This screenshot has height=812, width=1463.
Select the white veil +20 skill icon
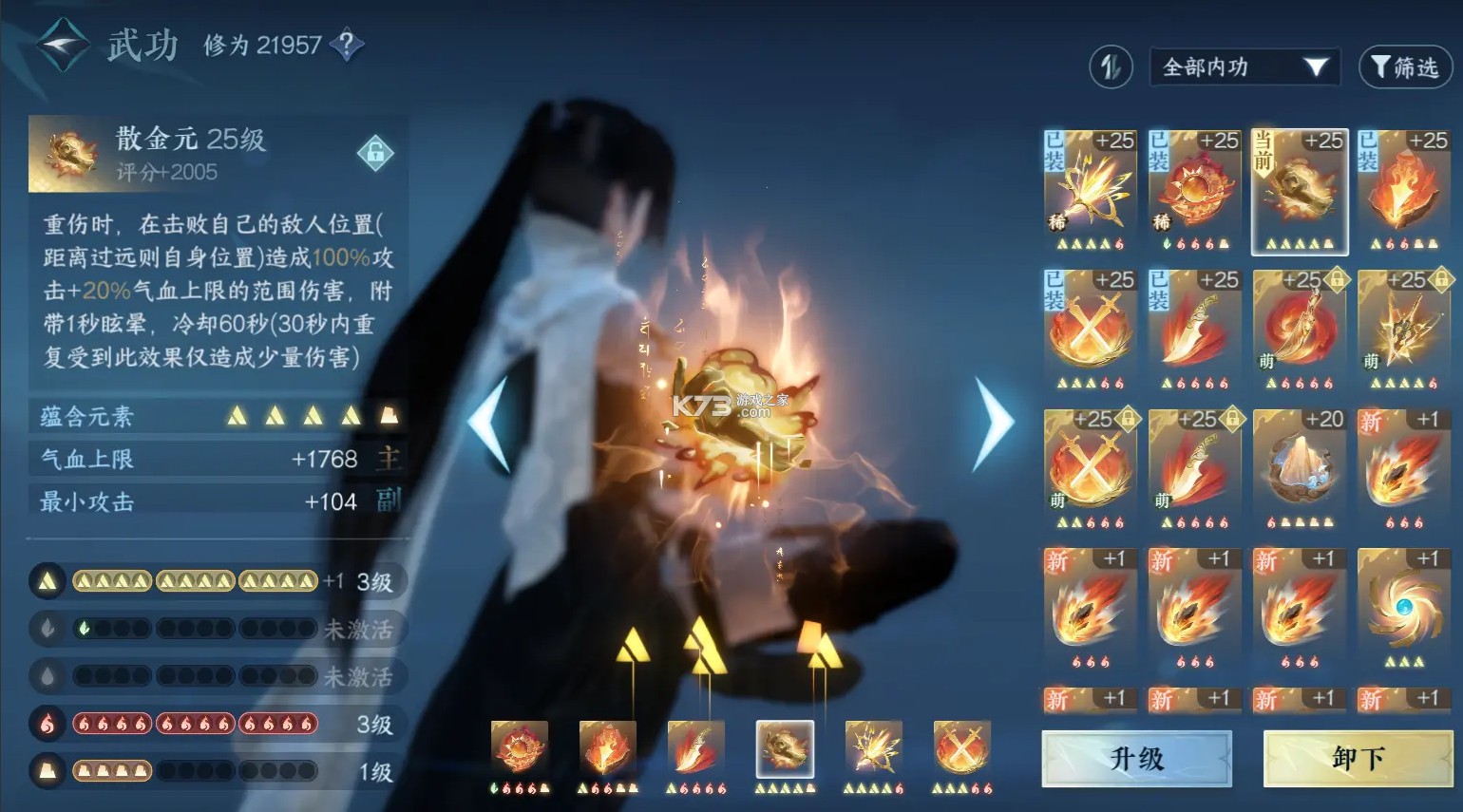click(x=1300, y=465)
